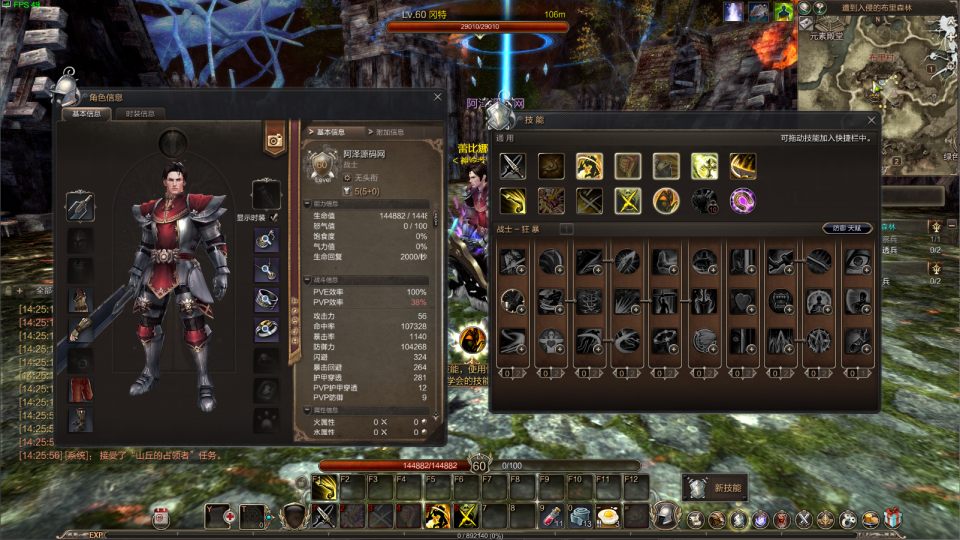Choose the glowing green cross skill
The image size is (960, 540).
pyautogui.click(x=704, y=166)
